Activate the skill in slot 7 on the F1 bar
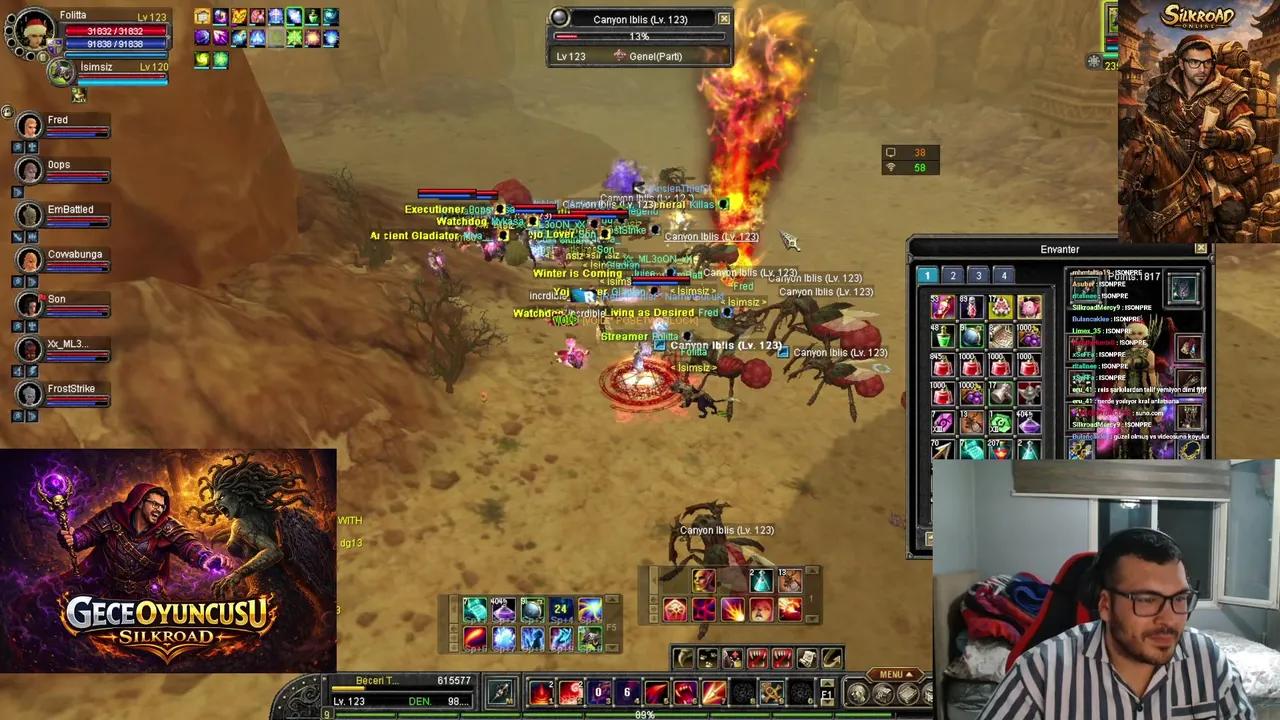1280x720 pixels. click(x=713, y=691)
